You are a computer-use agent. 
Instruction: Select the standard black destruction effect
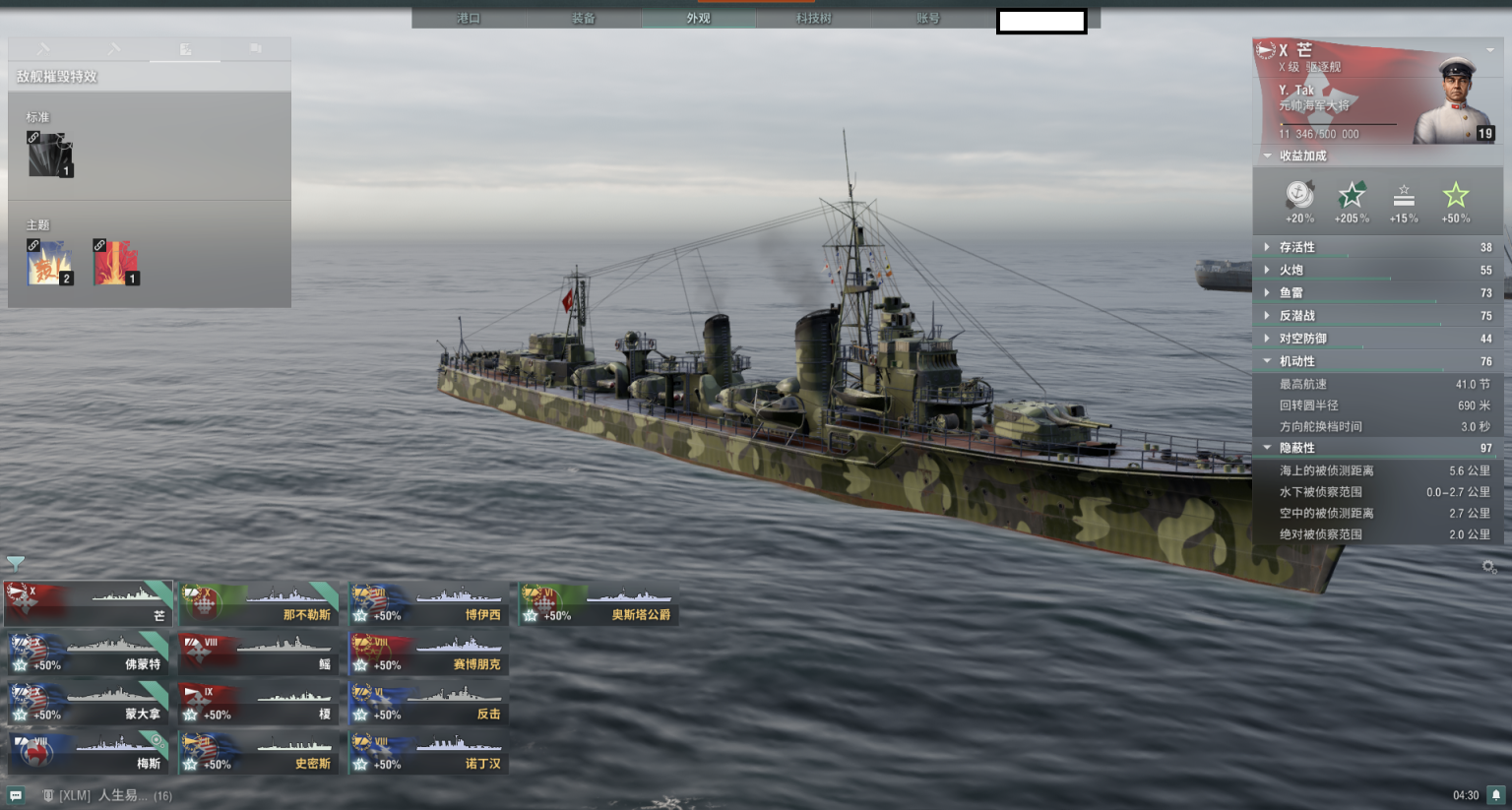(x=50, y=155)
